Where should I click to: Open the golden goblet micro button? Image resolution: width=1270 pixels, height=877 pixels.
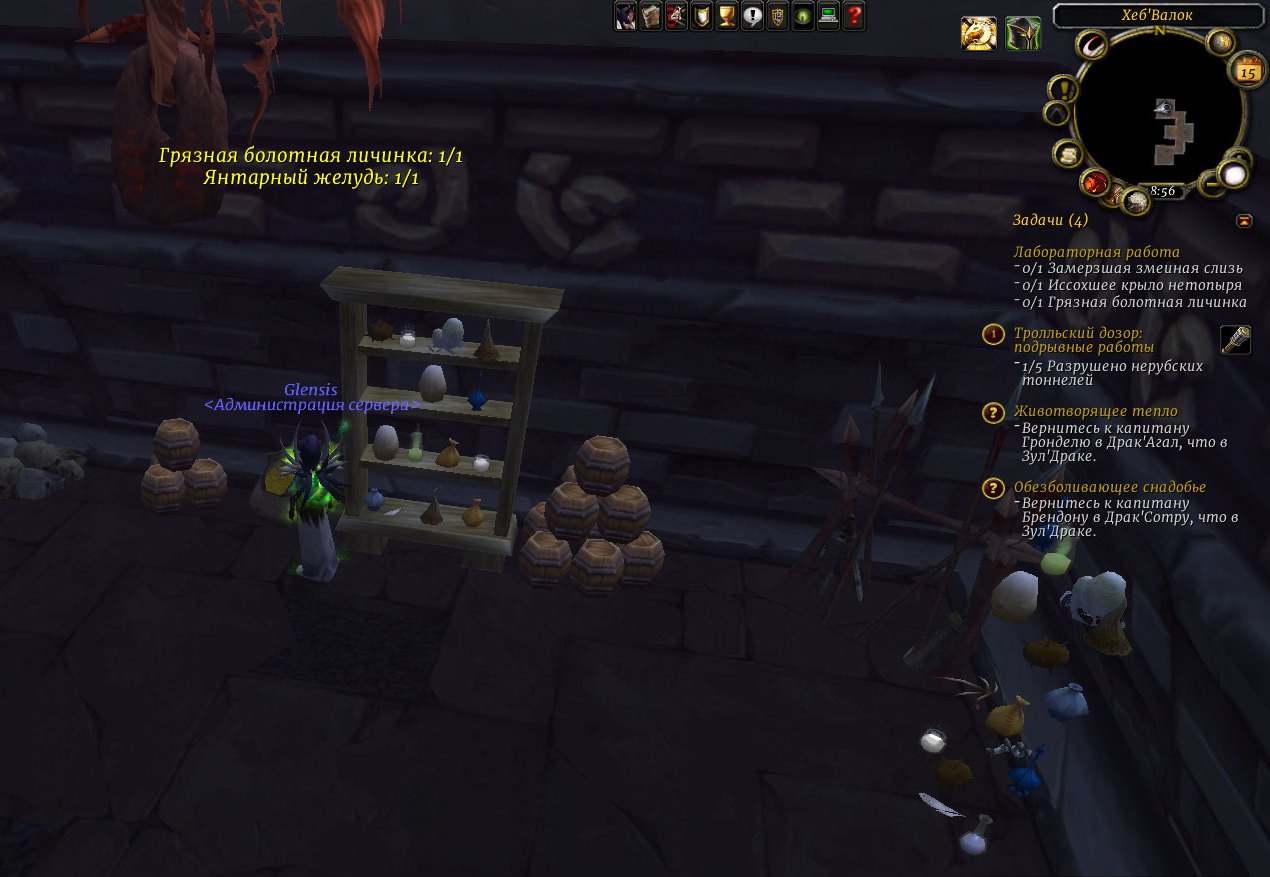[x=727, y=16]
